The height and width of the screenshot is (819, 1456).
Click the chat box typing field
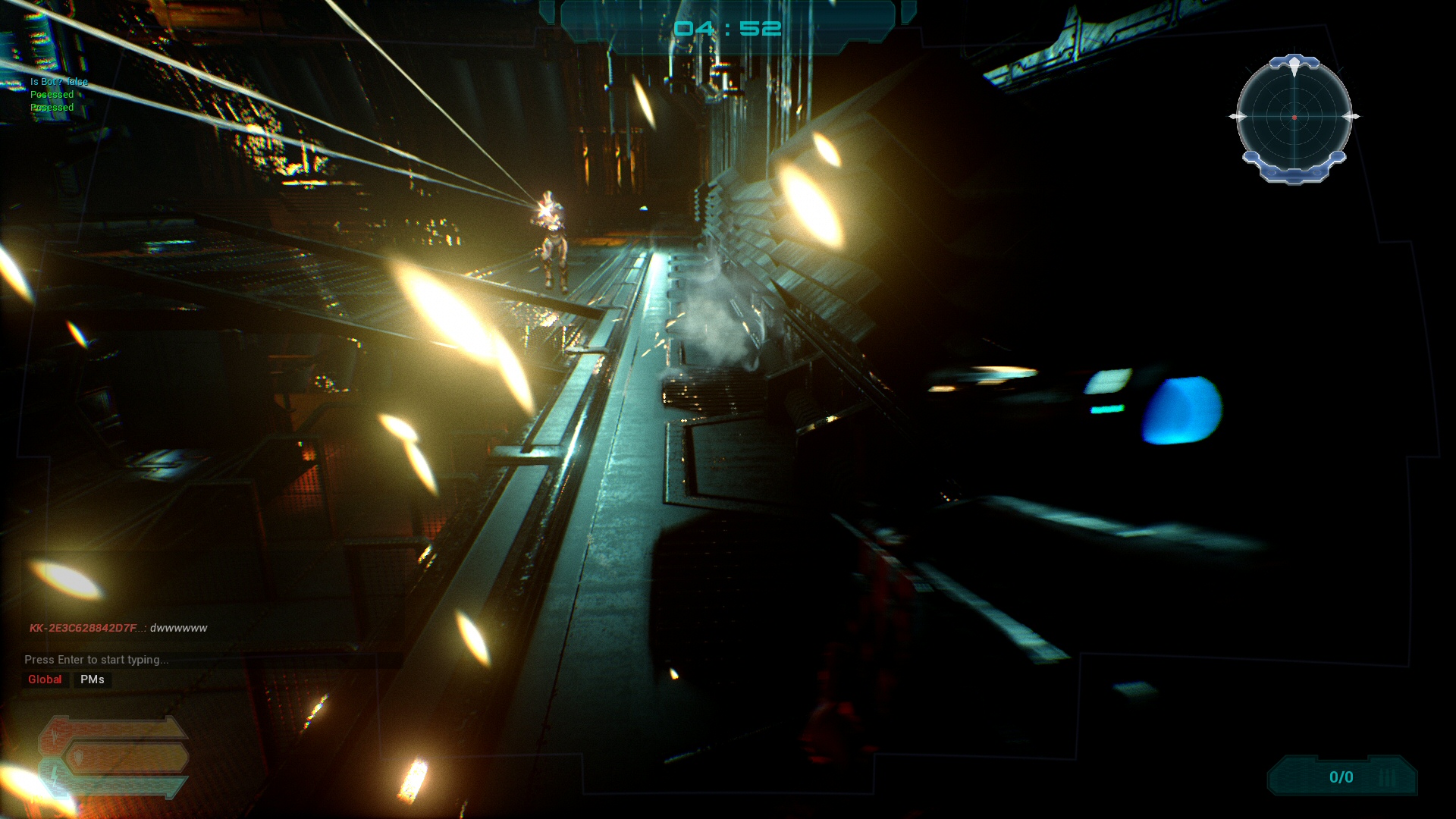(96, 660)
